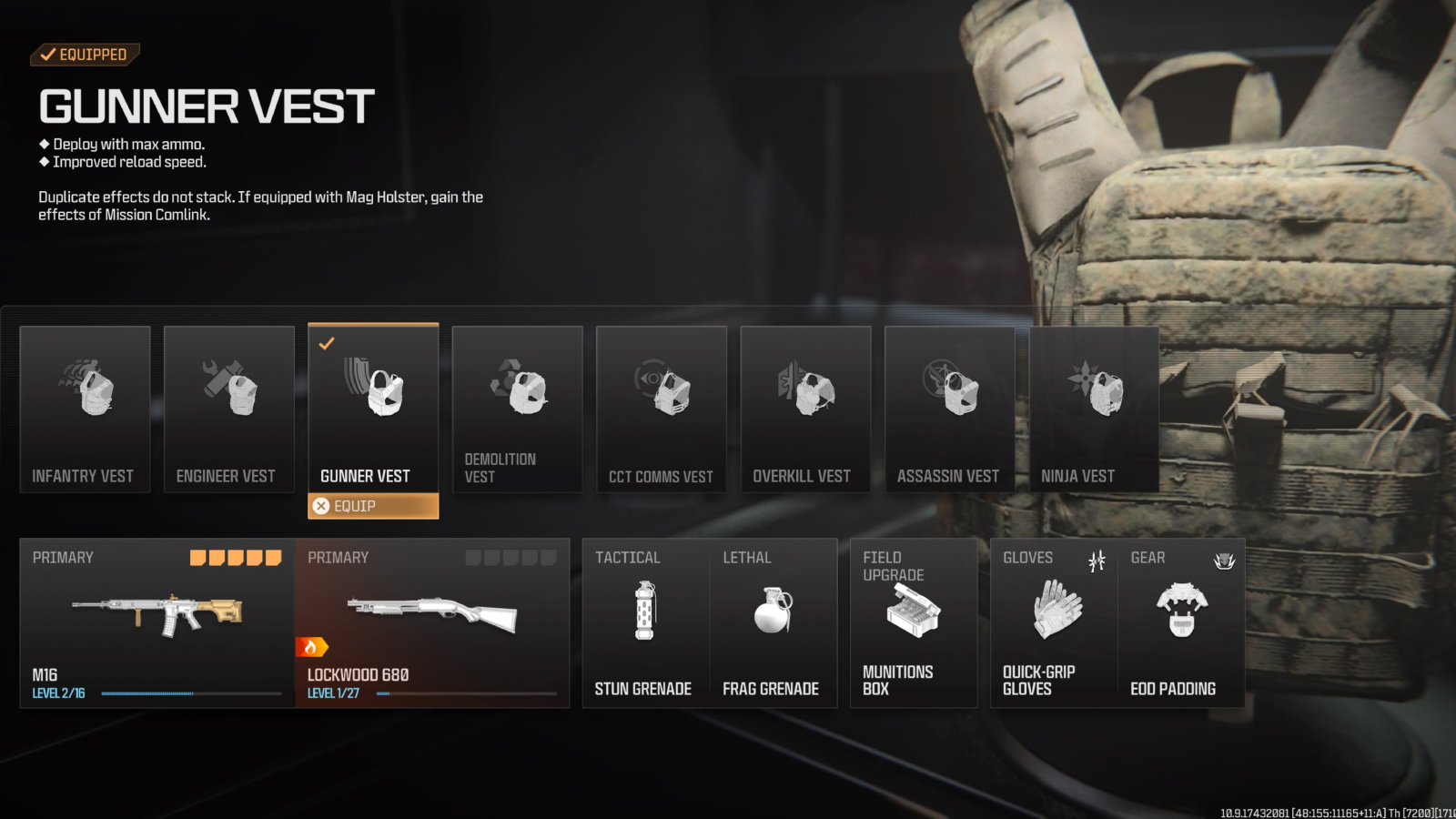1456x819 pixels.
Task: Unequip the Gunner Vest via Equip button
Action: coord(373,506)
